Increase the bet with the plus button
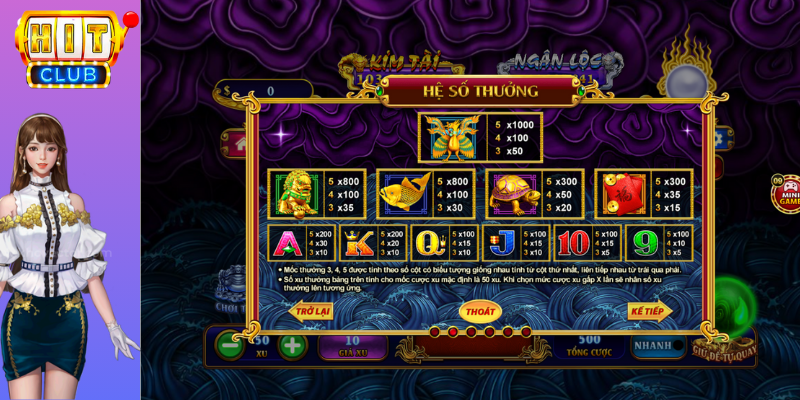Image resolution: width=800 pixels, height=400 pixels. click(x=292, y=348)
